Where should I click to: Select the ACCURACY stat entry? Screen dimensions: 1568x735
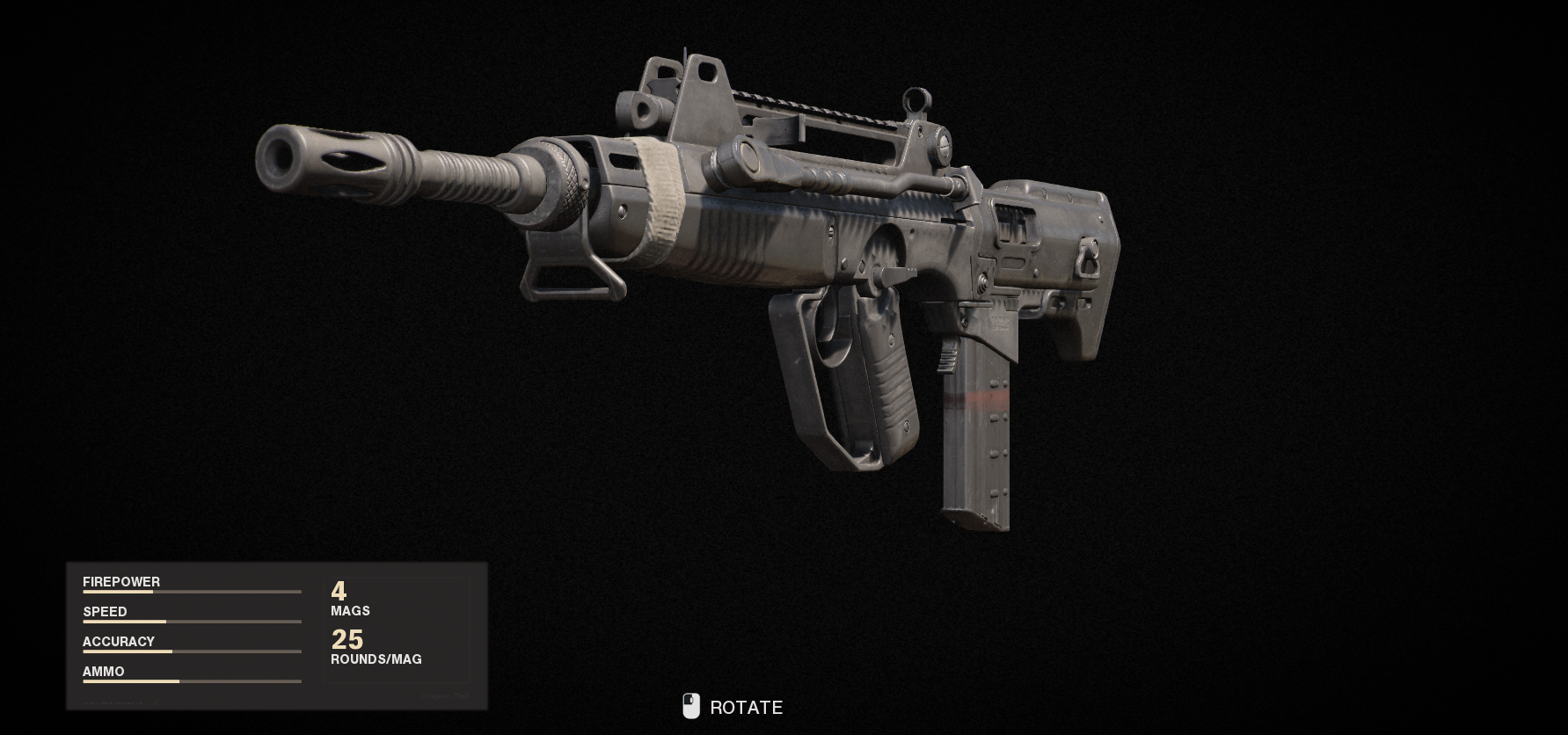(x=119, y=641)
